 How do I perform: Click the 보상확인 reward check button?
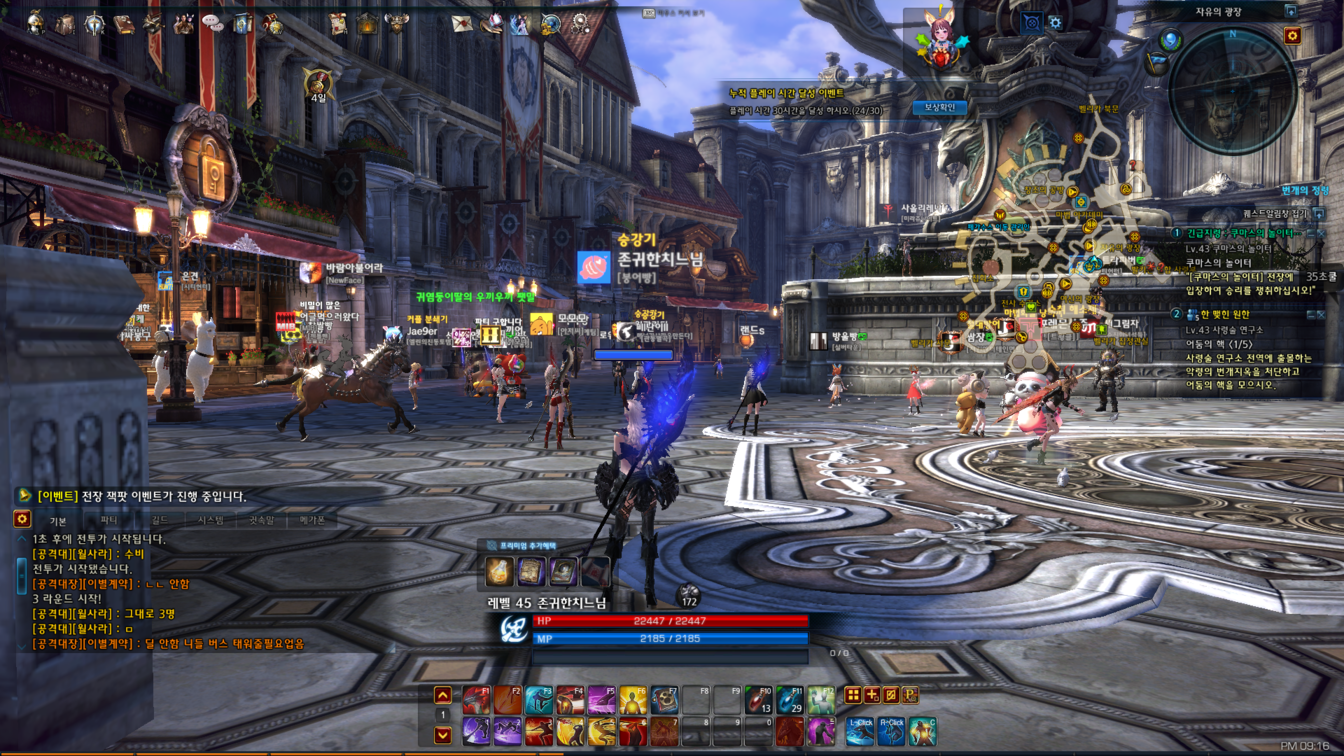click(x=939, y=107)
